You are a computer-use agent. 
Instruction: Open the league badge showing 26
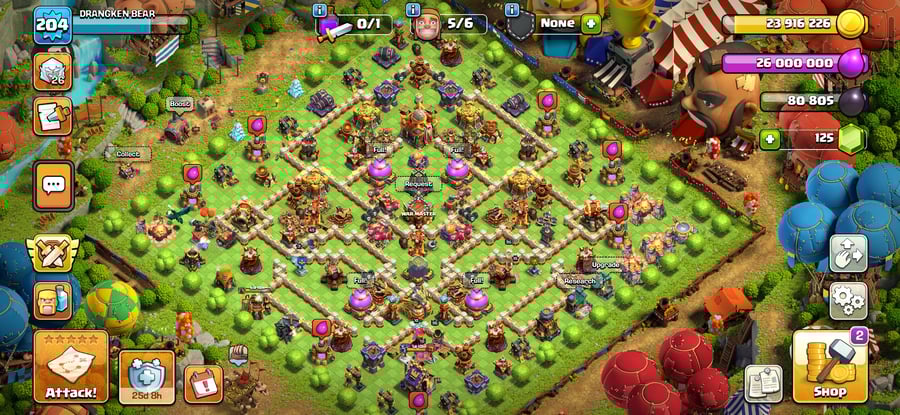pyautogui.click(x=53, y=72)
